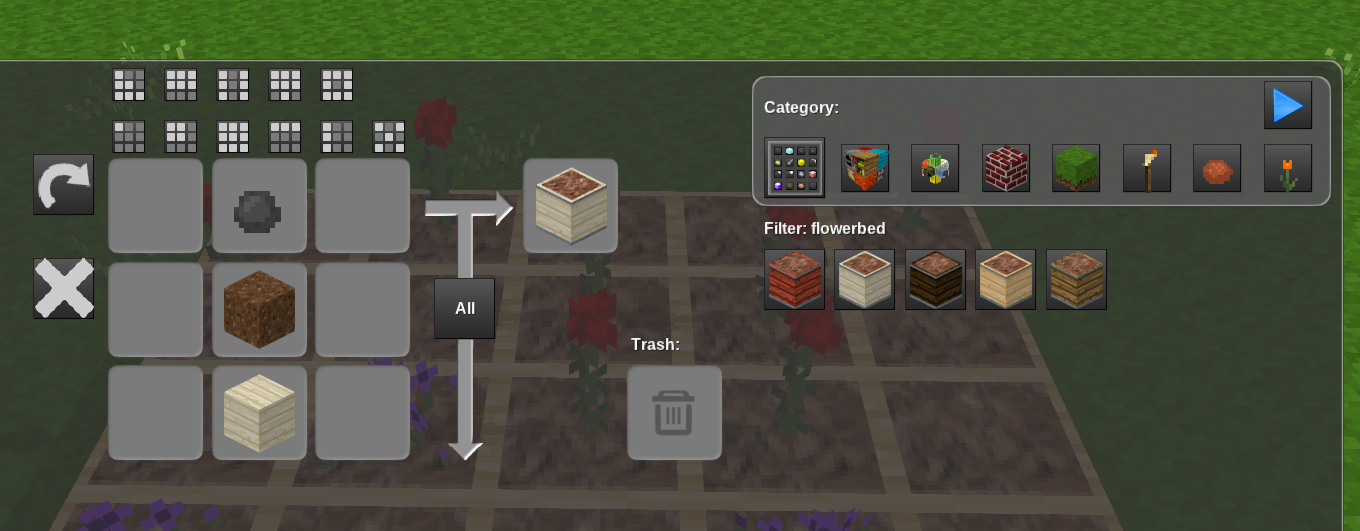Click the coal lump recipe slot
Viewport: 1360px width, 531px height.
click(x=259, y=206)
